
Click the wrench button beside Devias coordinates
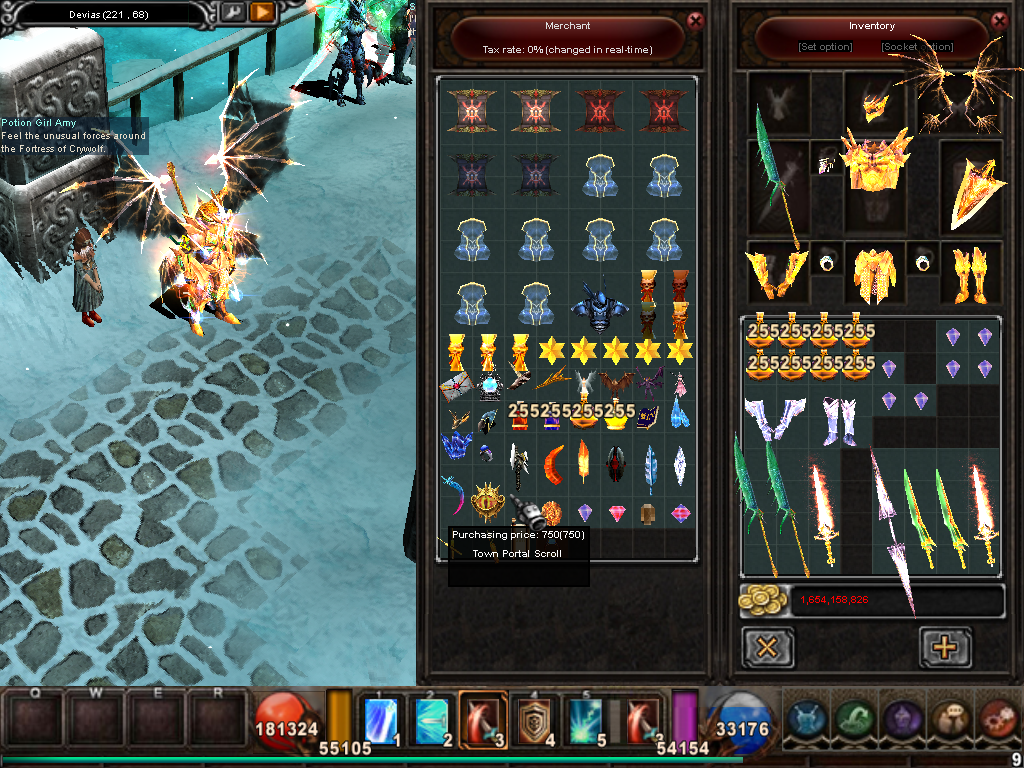(233, 13)
